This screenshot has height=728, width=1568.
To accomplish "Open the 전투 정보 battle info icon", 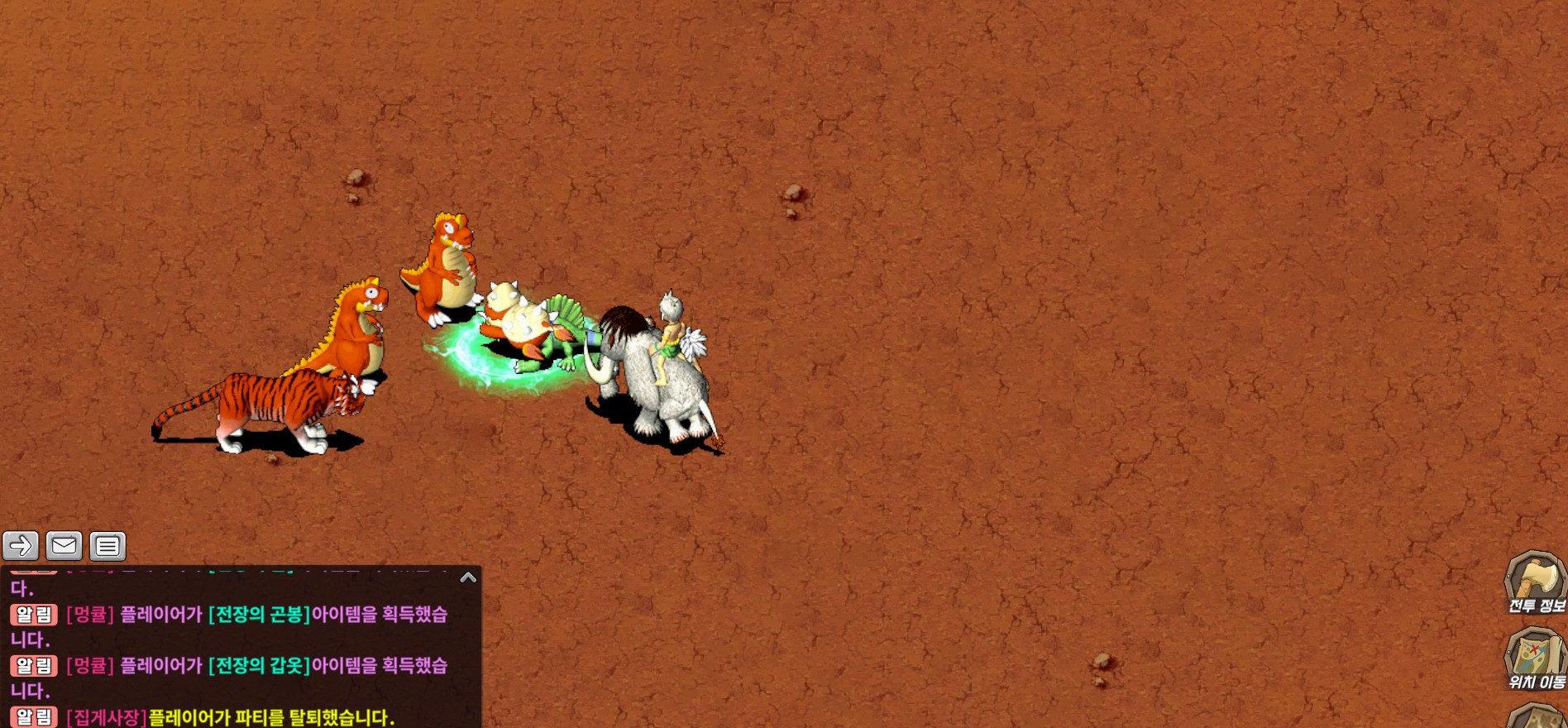I will click(1536, 583).
